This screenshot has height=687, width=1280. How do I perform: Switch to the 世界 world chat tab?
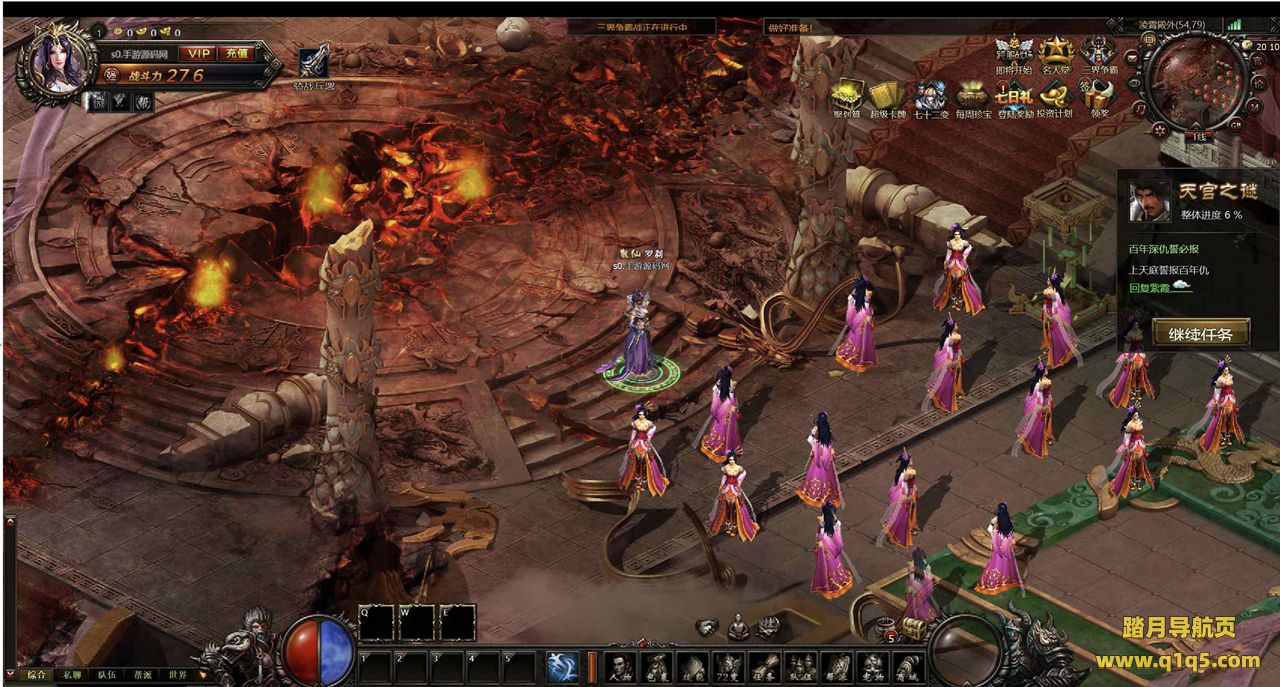click(178, 675)
